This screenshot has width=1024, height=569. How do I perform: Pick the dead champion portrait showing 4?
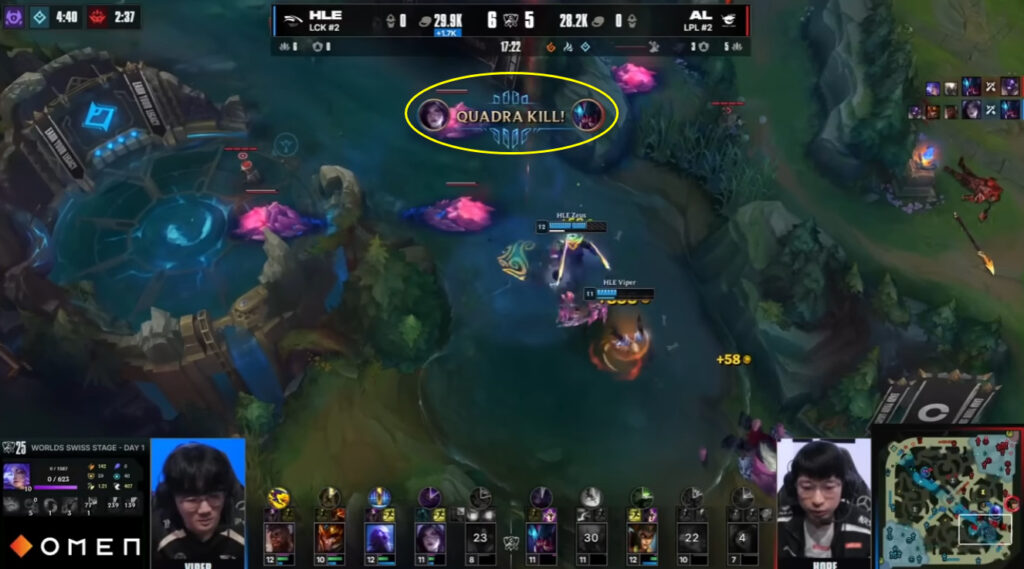pos(741,538)
